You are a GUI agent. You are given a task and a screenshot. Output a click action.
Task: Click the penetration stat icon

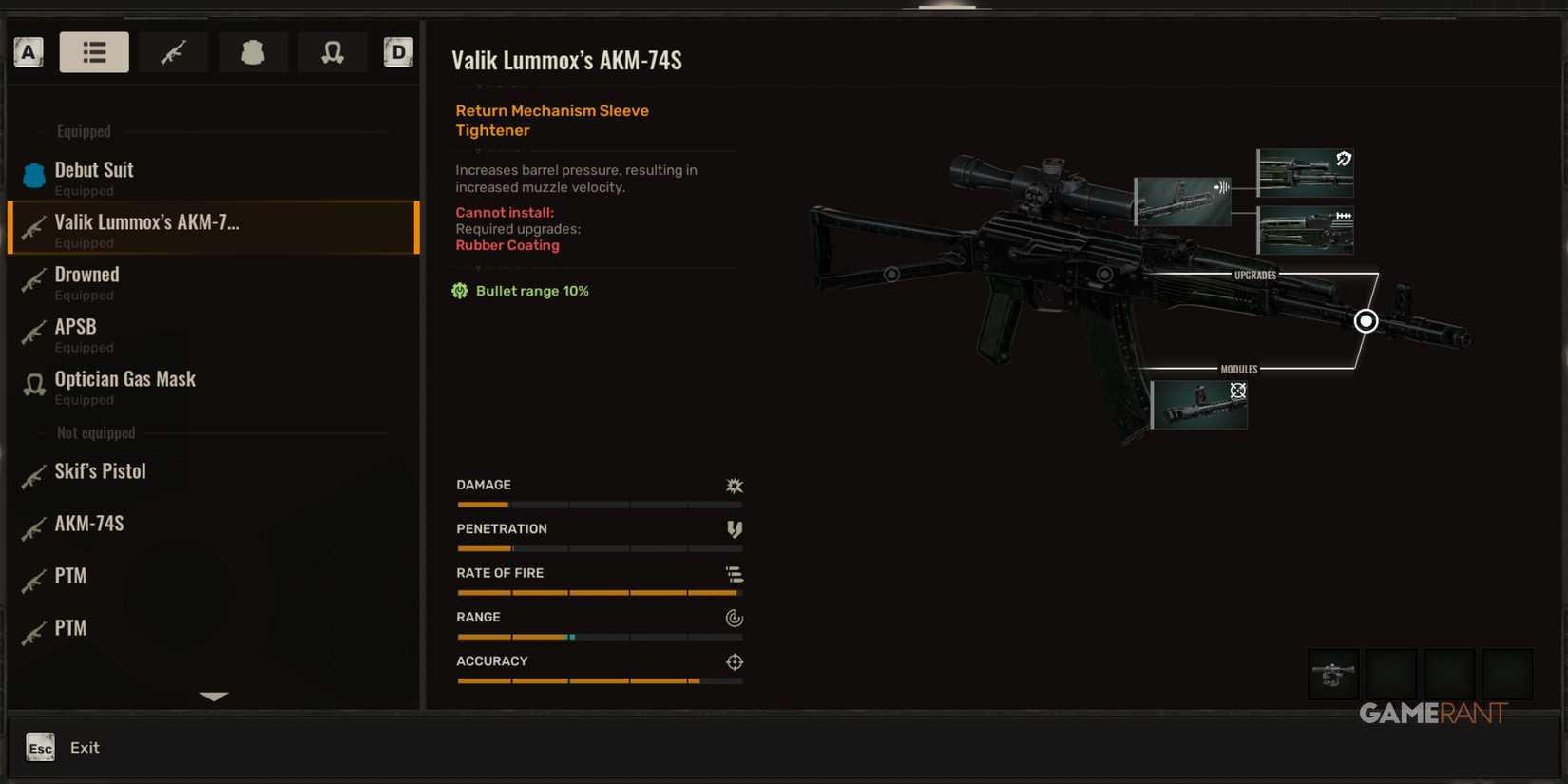734,529
